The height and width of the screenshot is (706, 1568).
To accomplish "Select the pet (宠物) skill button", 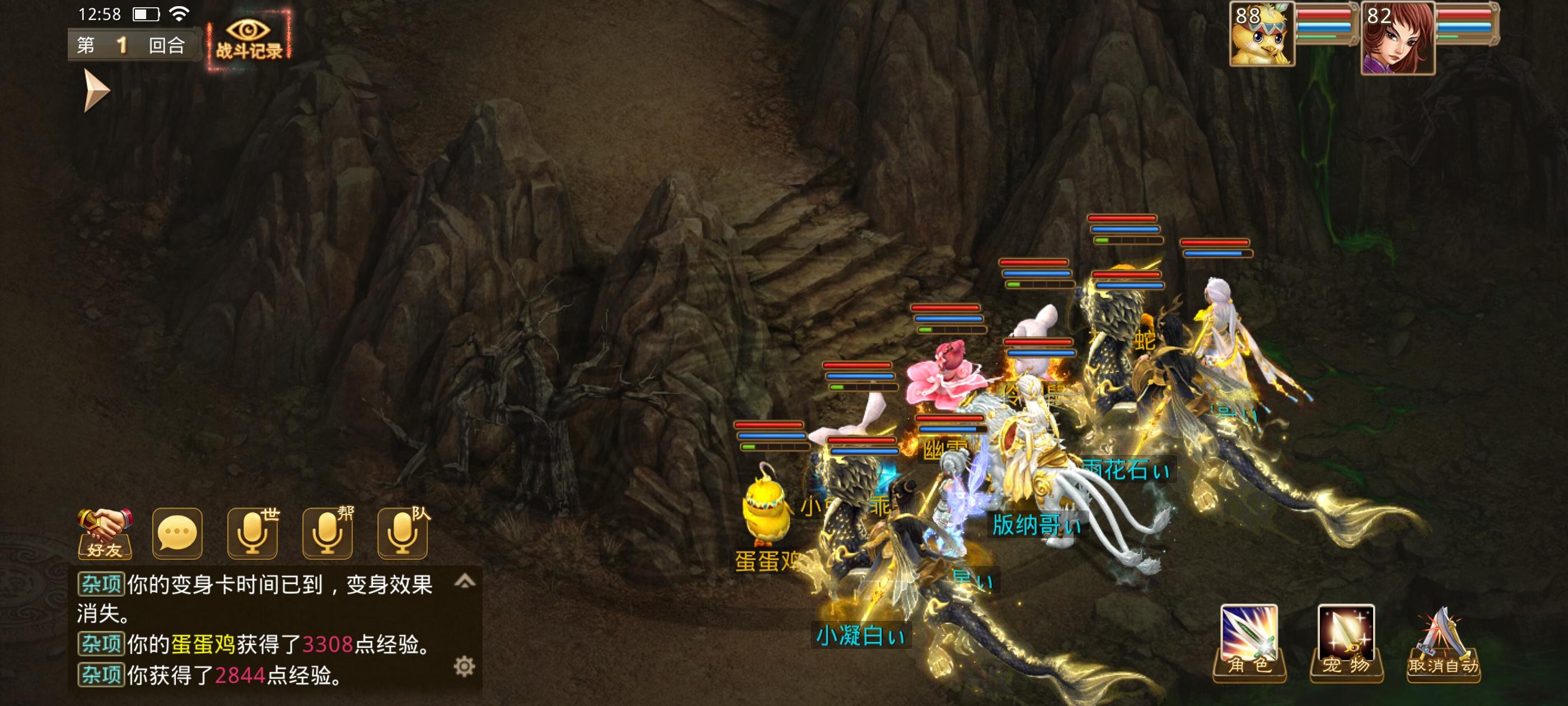I will point(1346,642).
